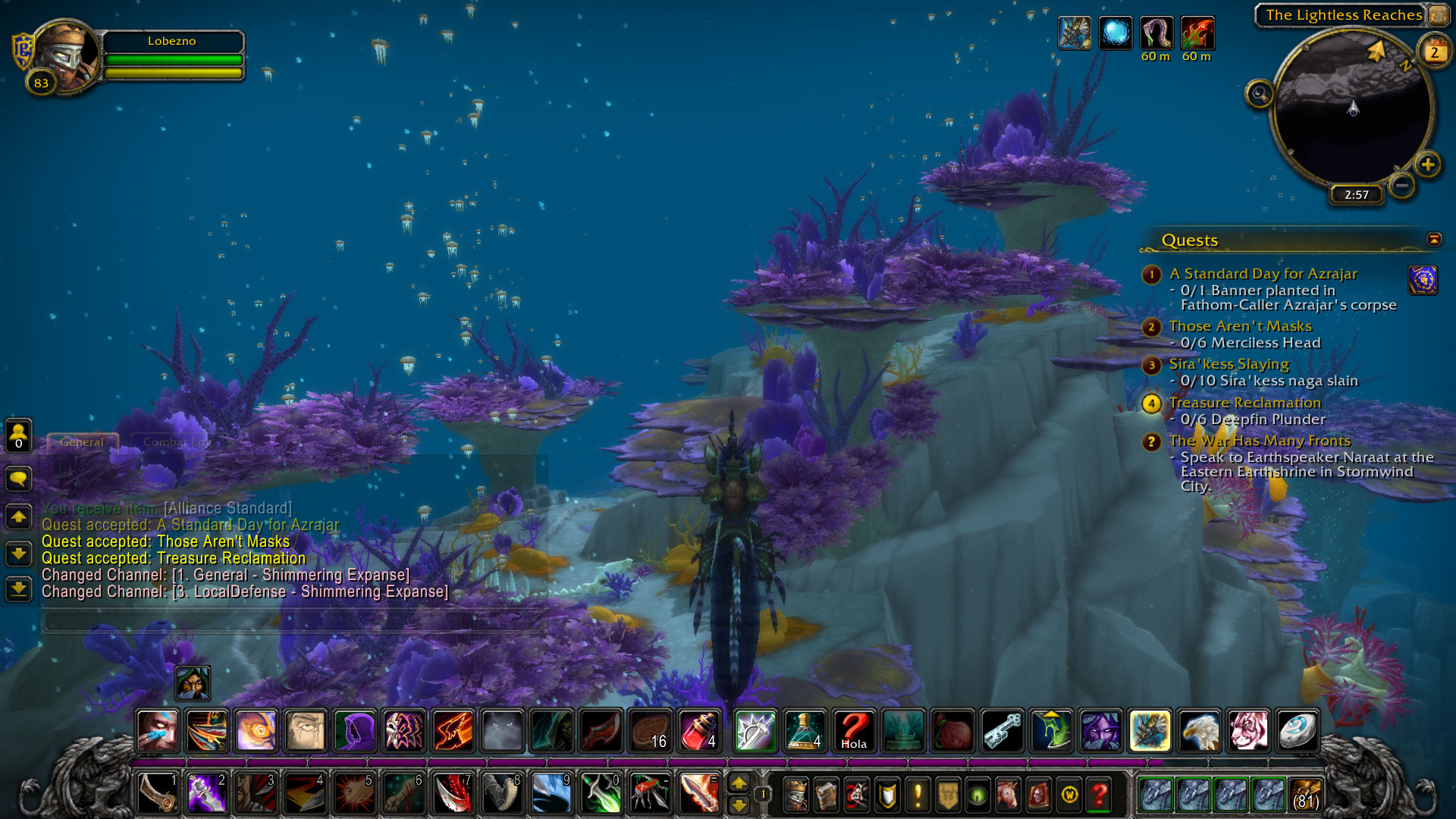The width and height of the screenshot is (1456, 819).
Task: Zoom in on the minimap
Action: (1427, 165)
